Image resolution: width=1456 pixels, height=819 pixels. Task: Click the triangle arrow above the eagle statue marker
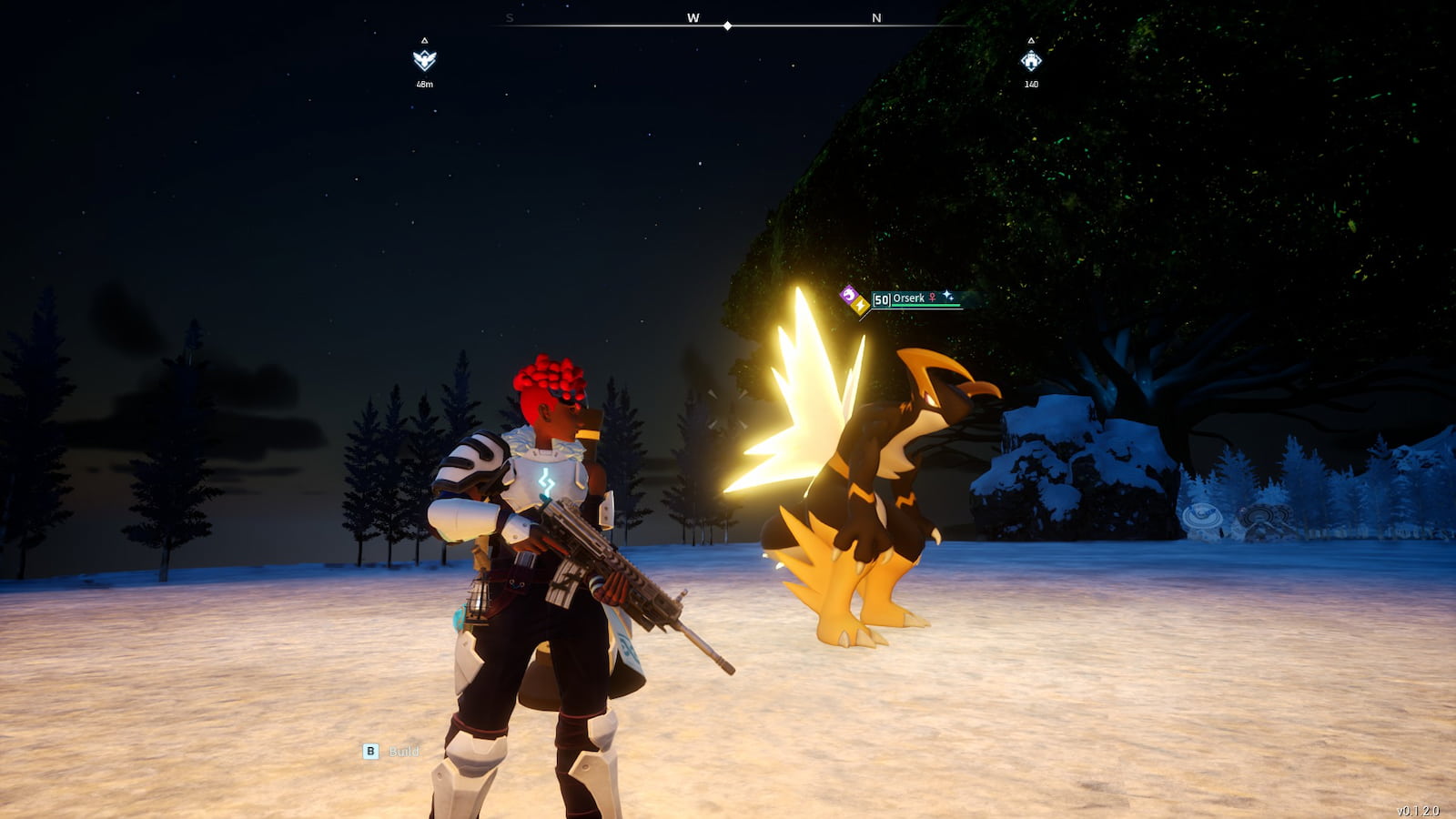[x=424, y=40]
